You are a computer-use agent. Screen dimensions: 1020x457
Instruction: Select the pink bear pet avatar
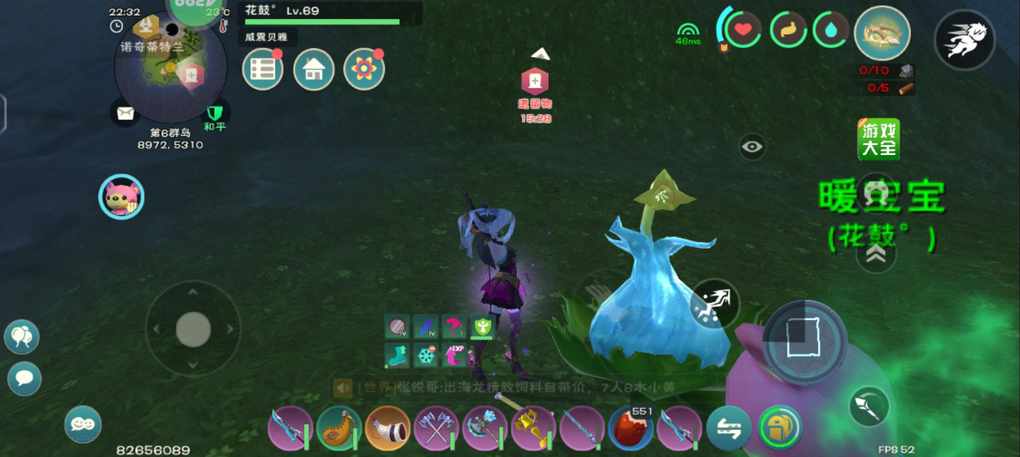pyautogui.click(x=121, y=197)
